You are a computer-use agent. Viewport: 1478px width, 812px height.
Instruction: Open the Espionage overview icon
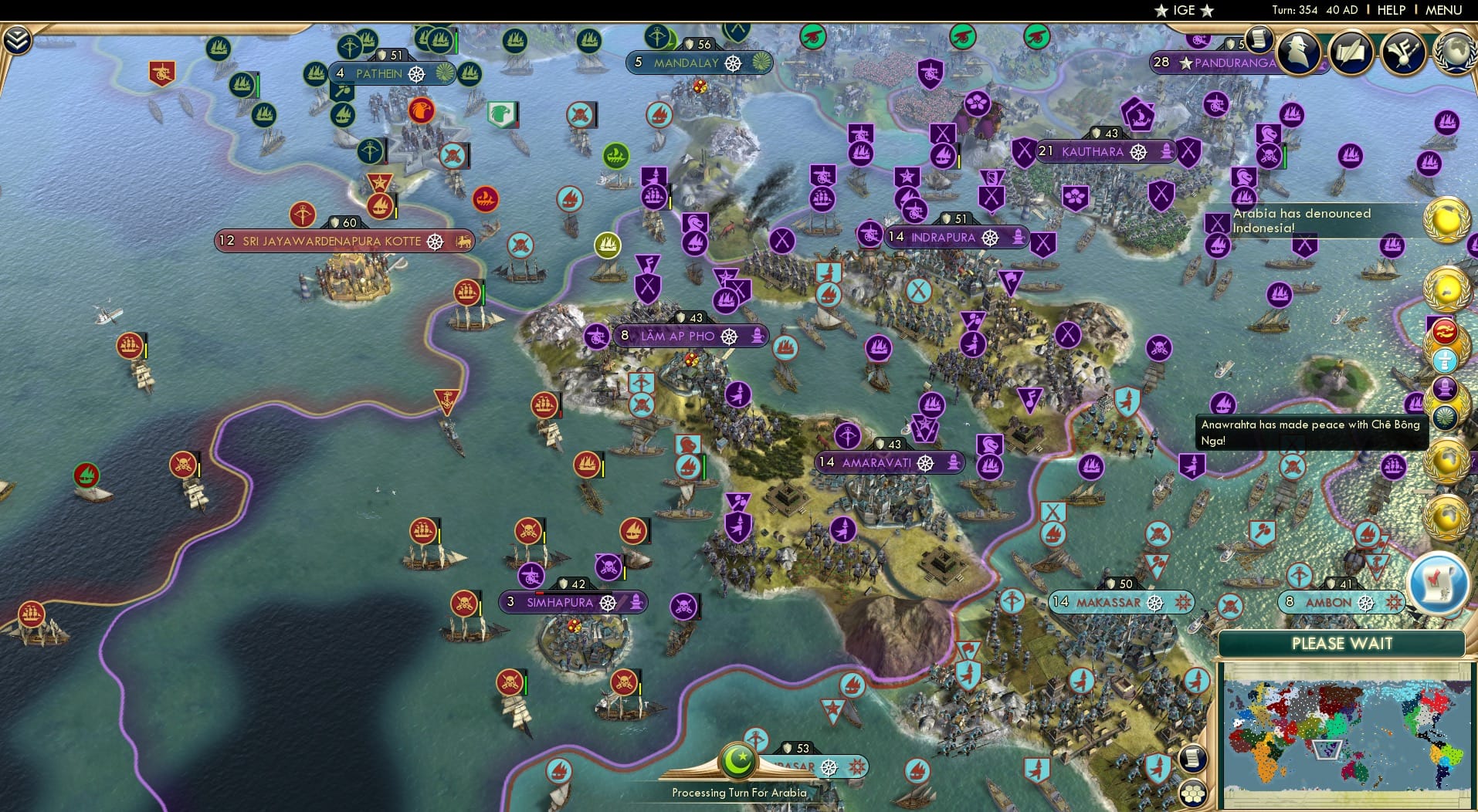coord(1300,52)
